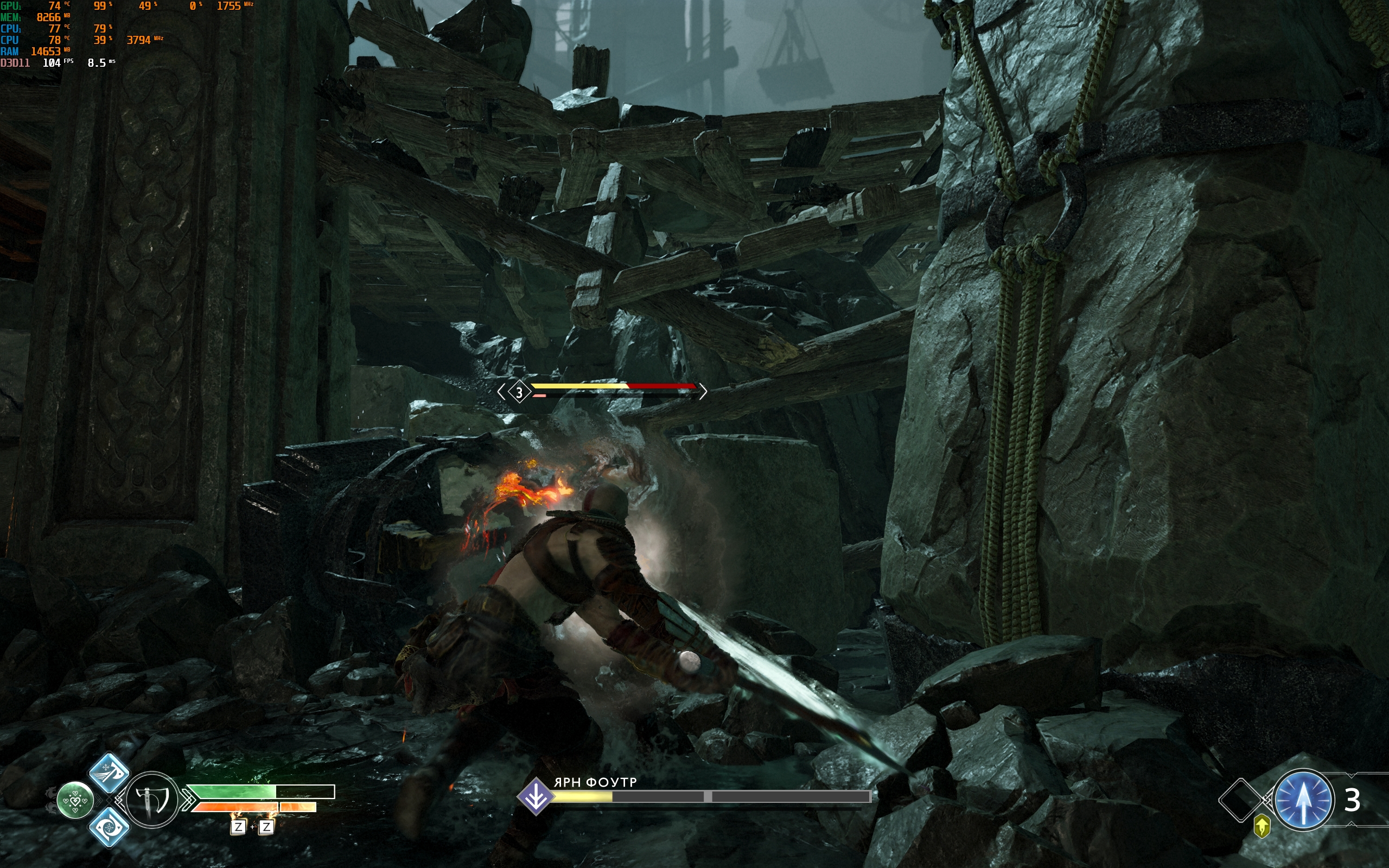Use the green hearts talisman icon
The height and width of the screenshot is (868, 1389).
[75, 800]
